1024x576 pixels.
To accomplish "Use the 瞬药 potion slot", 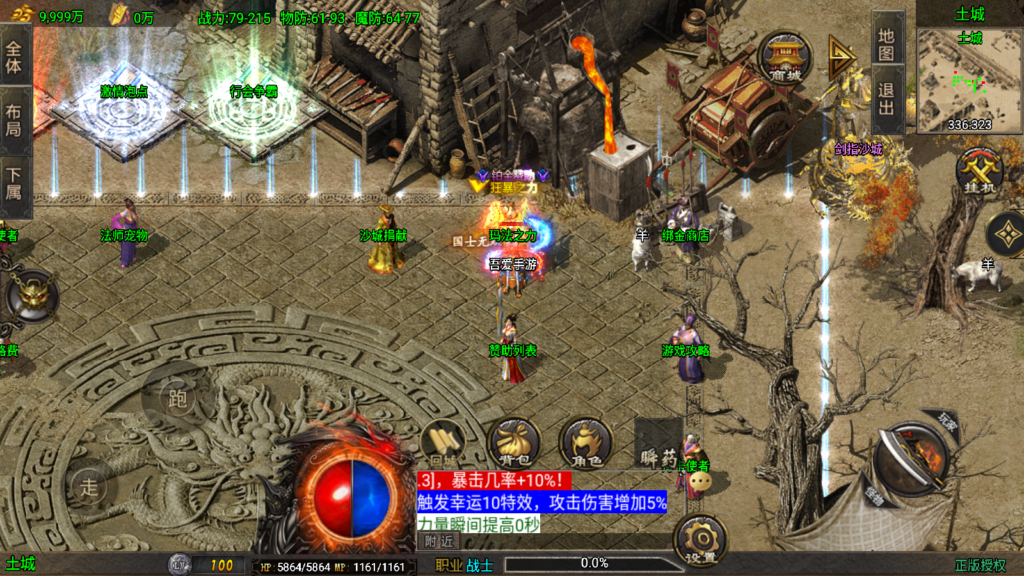I will [658, 444].
